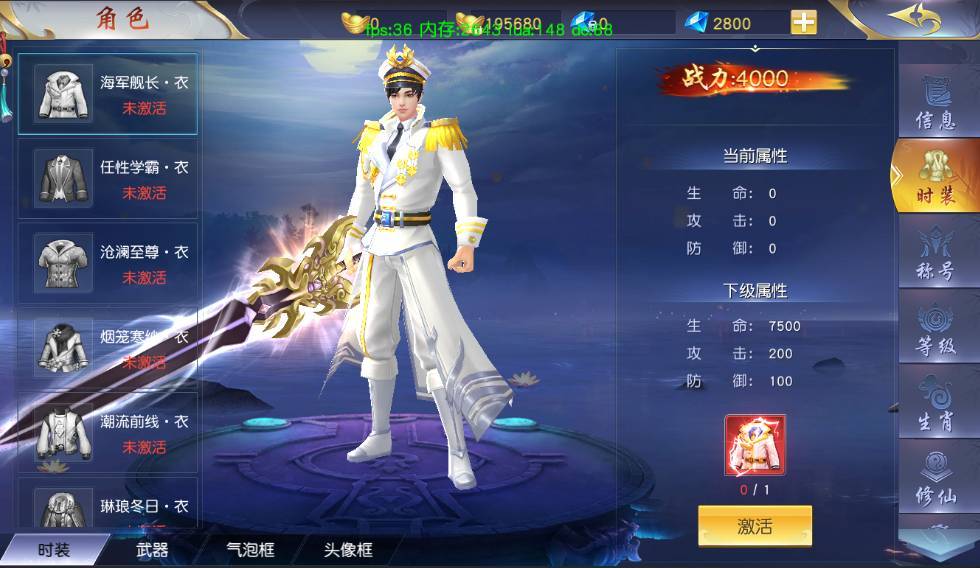Choose the 任性学霸·衣 outfit entry
Screen dimensions: 980x568
(x=108, y=178)
